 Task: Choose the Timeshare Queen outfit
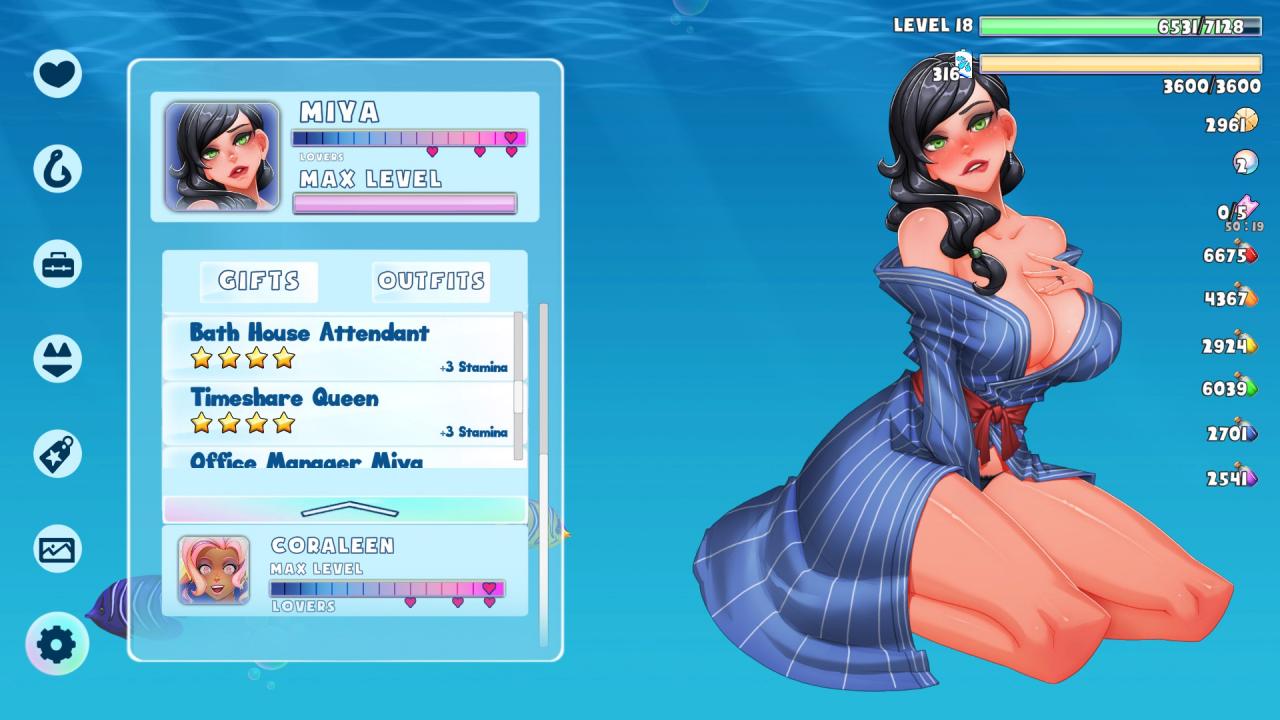tap(340, 411)
